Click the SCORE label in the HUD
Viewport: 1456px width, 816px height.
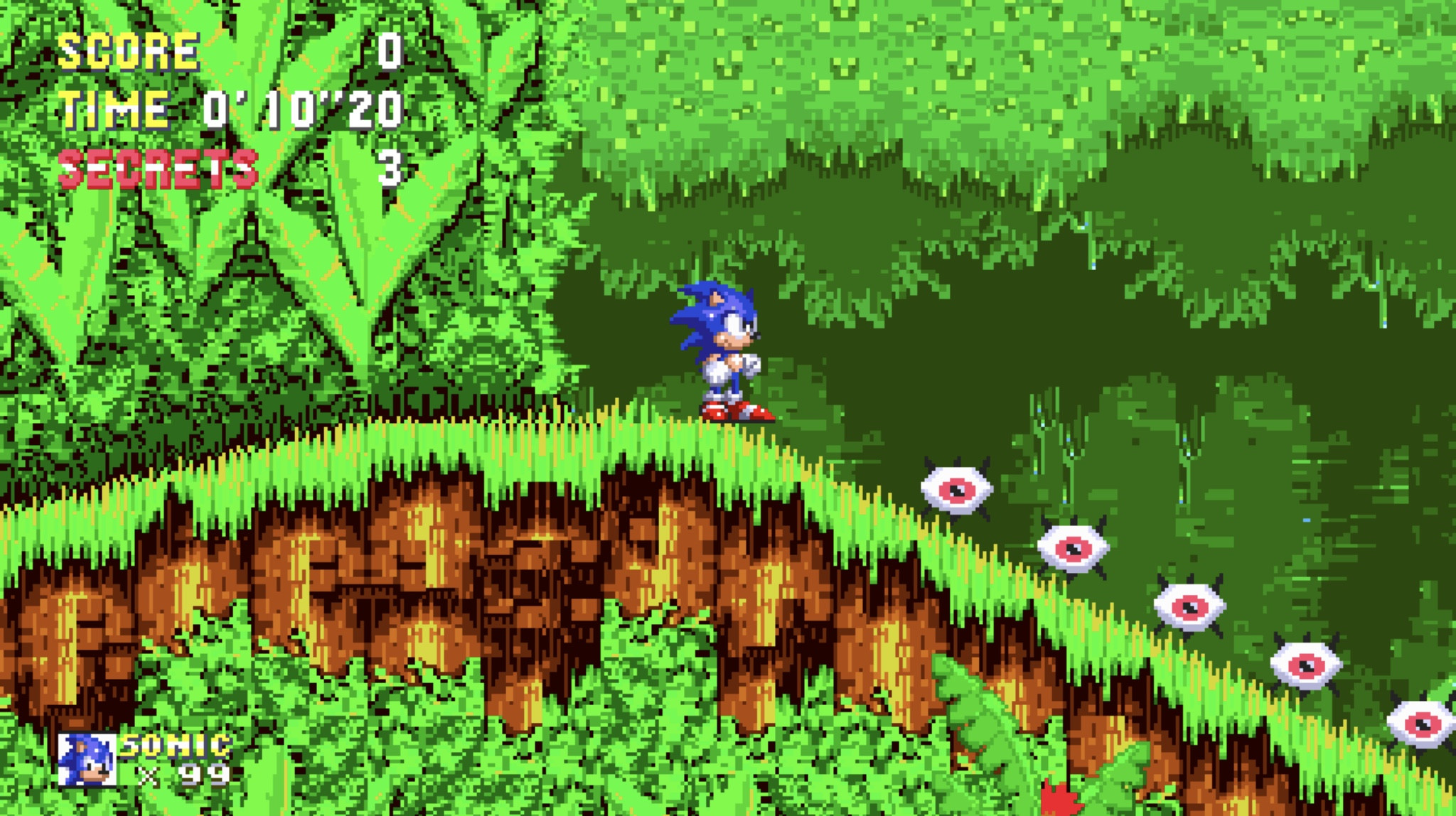128,50
